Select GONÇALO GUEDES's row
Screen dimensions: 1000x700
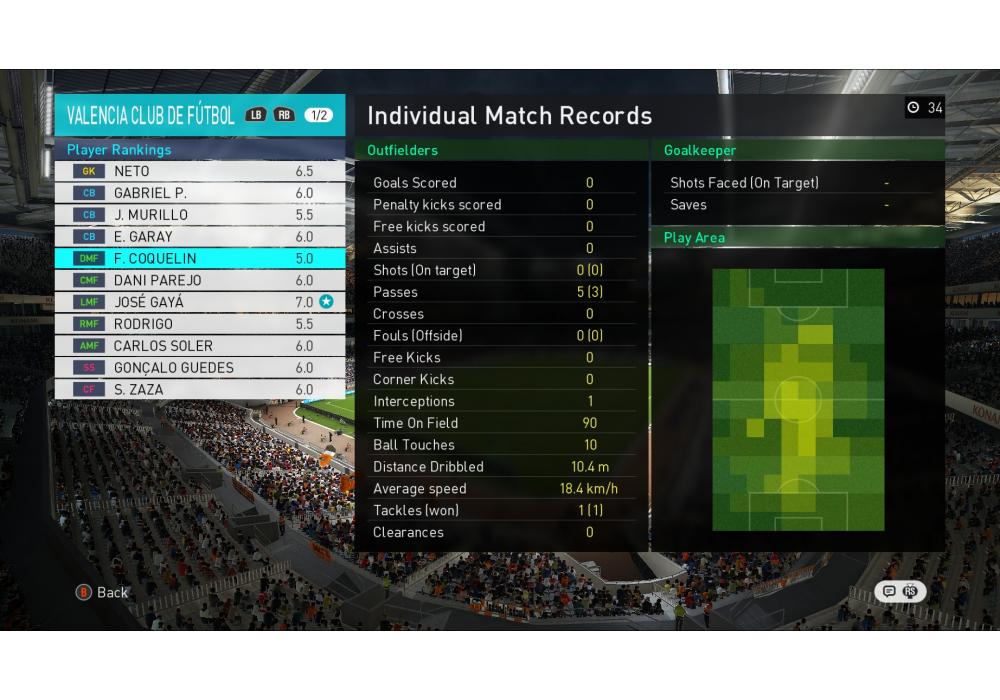[199, 368]
